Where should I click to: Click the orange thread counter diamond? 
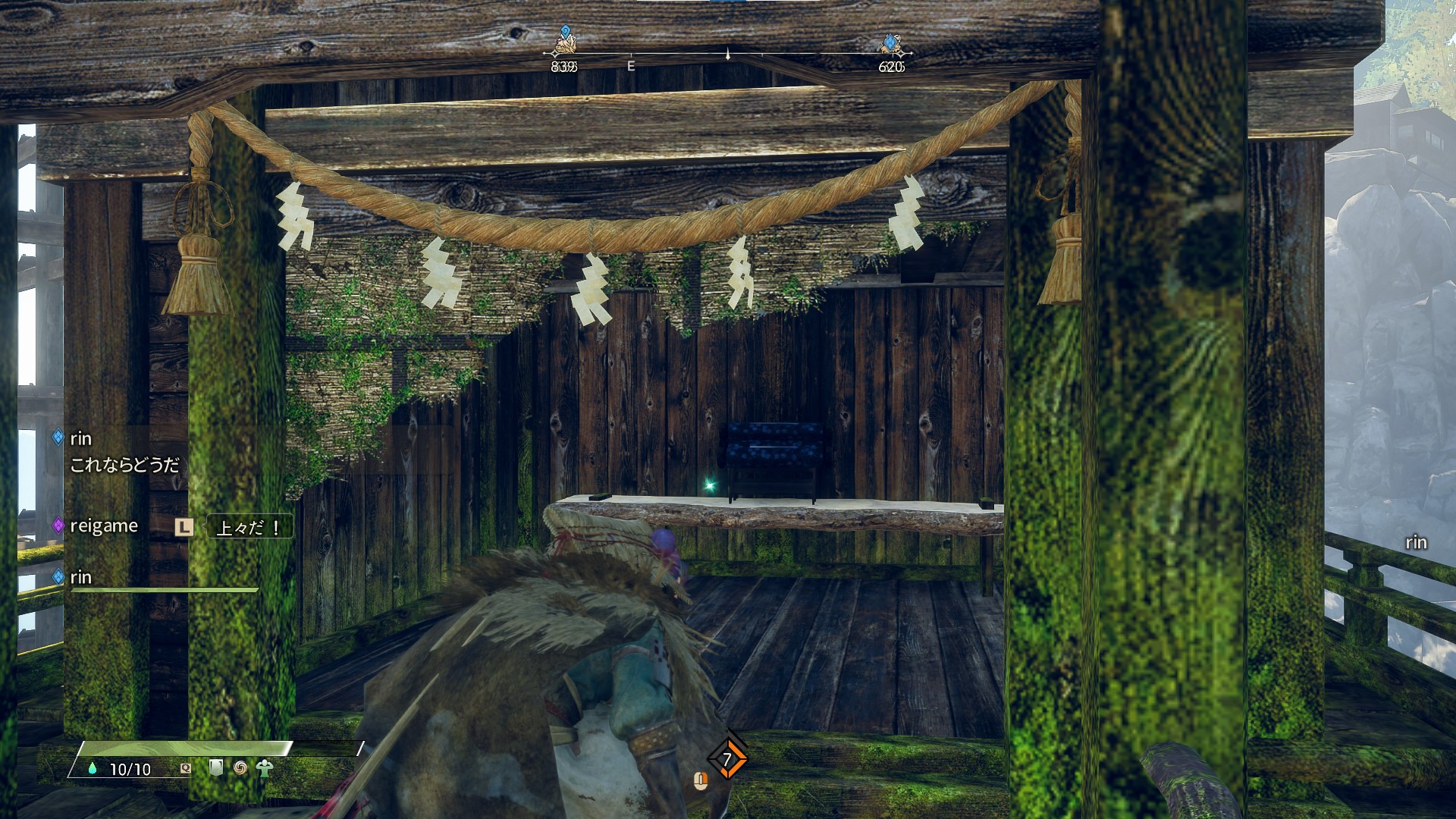click(727, 758)
